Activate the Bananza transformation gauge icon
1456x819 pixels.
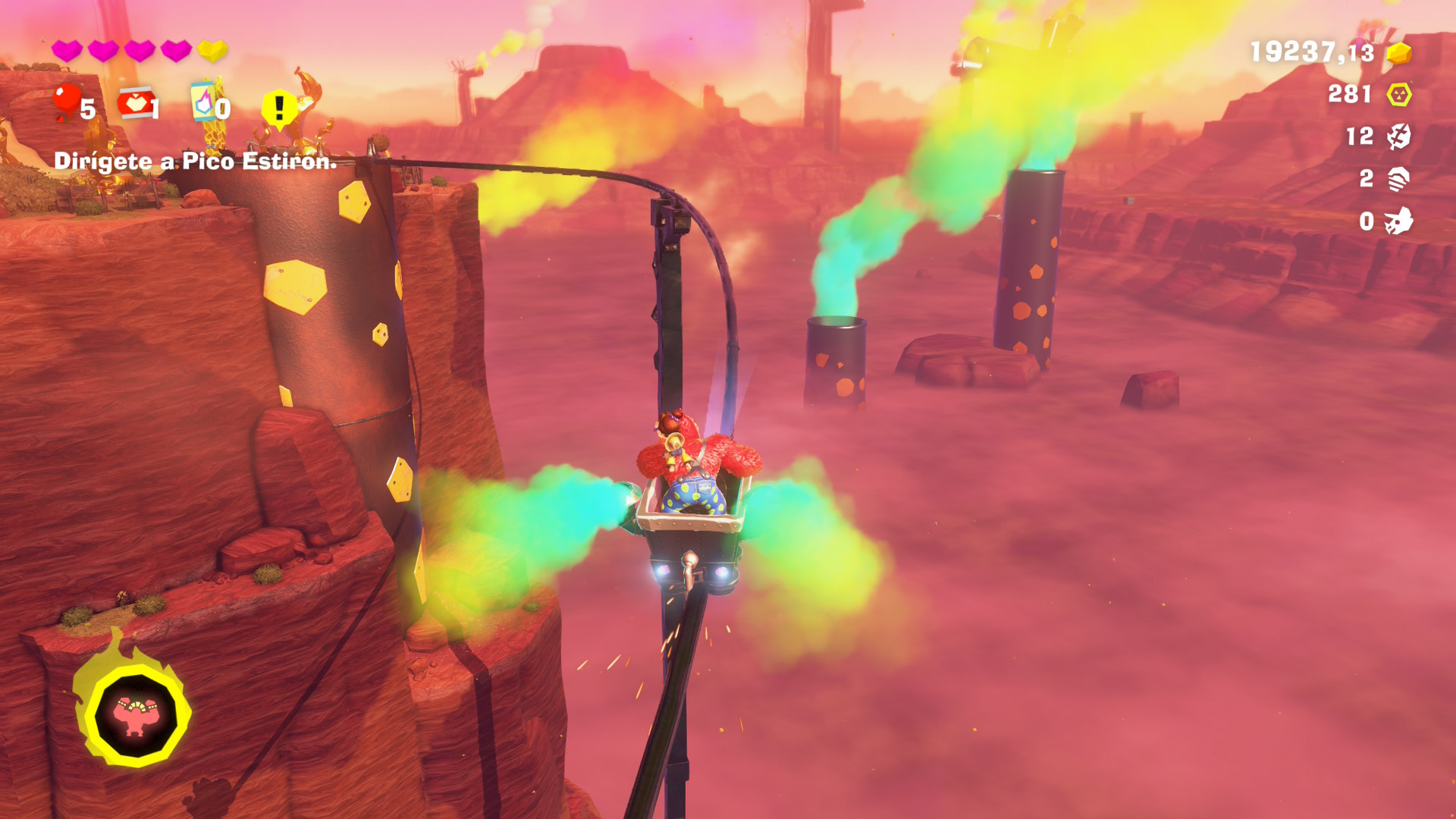[136, 714]
